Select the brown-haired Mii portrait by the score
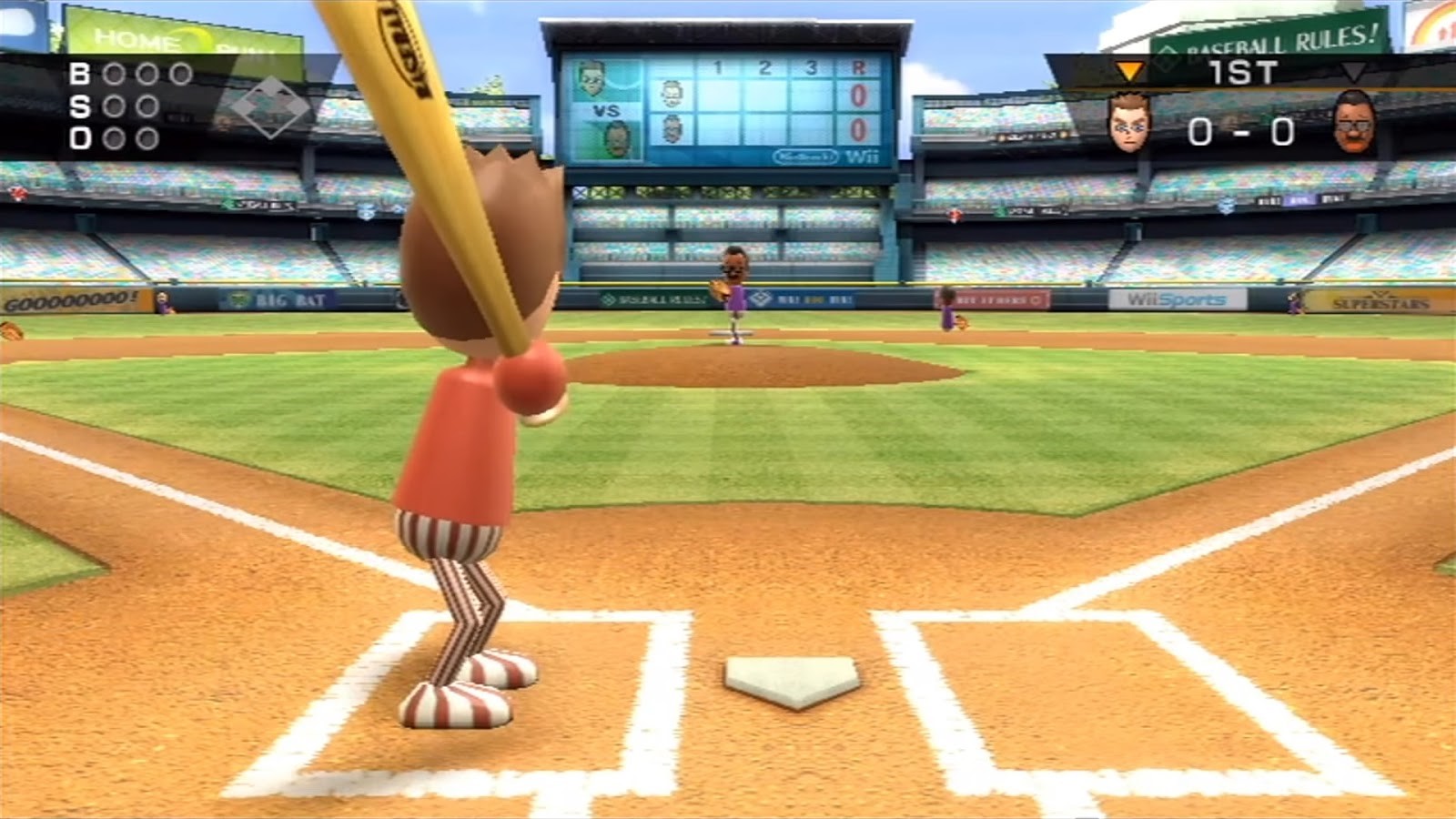Screen dimensions: 1456x819 [1129, 125]
